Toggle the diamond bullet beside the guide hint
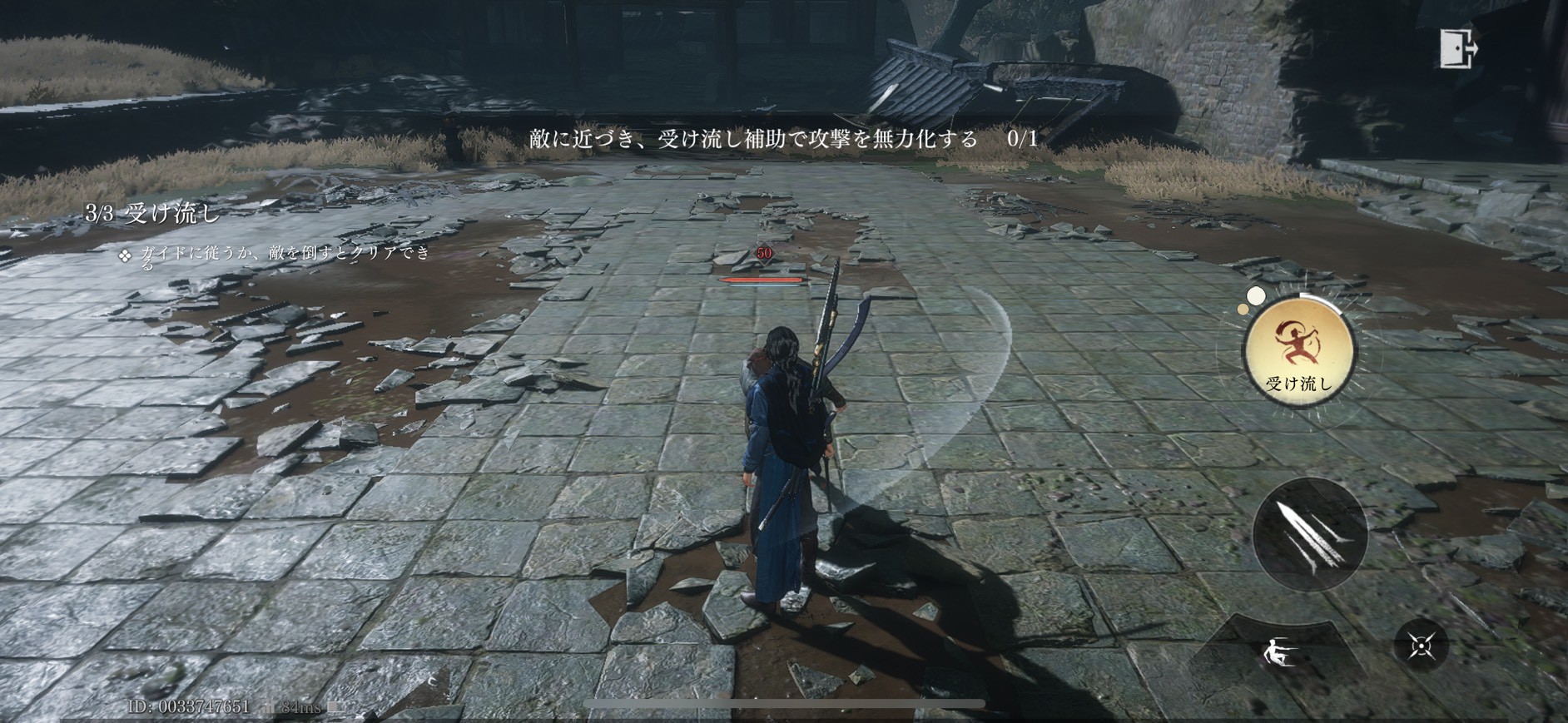 (123, 255)
